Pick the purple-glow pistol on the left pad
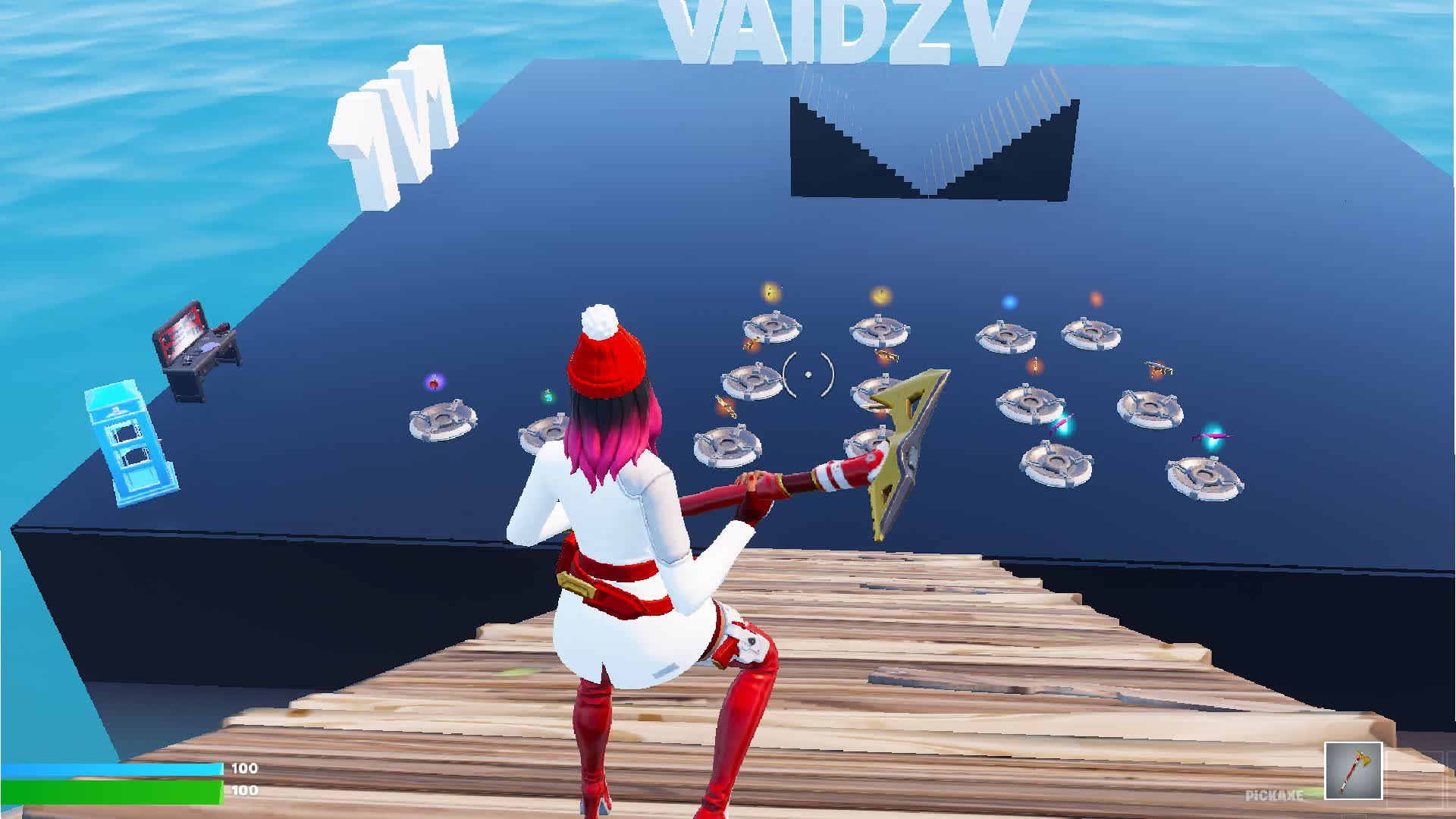Image resolution: width=1456 pixels, height=819 pixels. [x=434, y=383]
